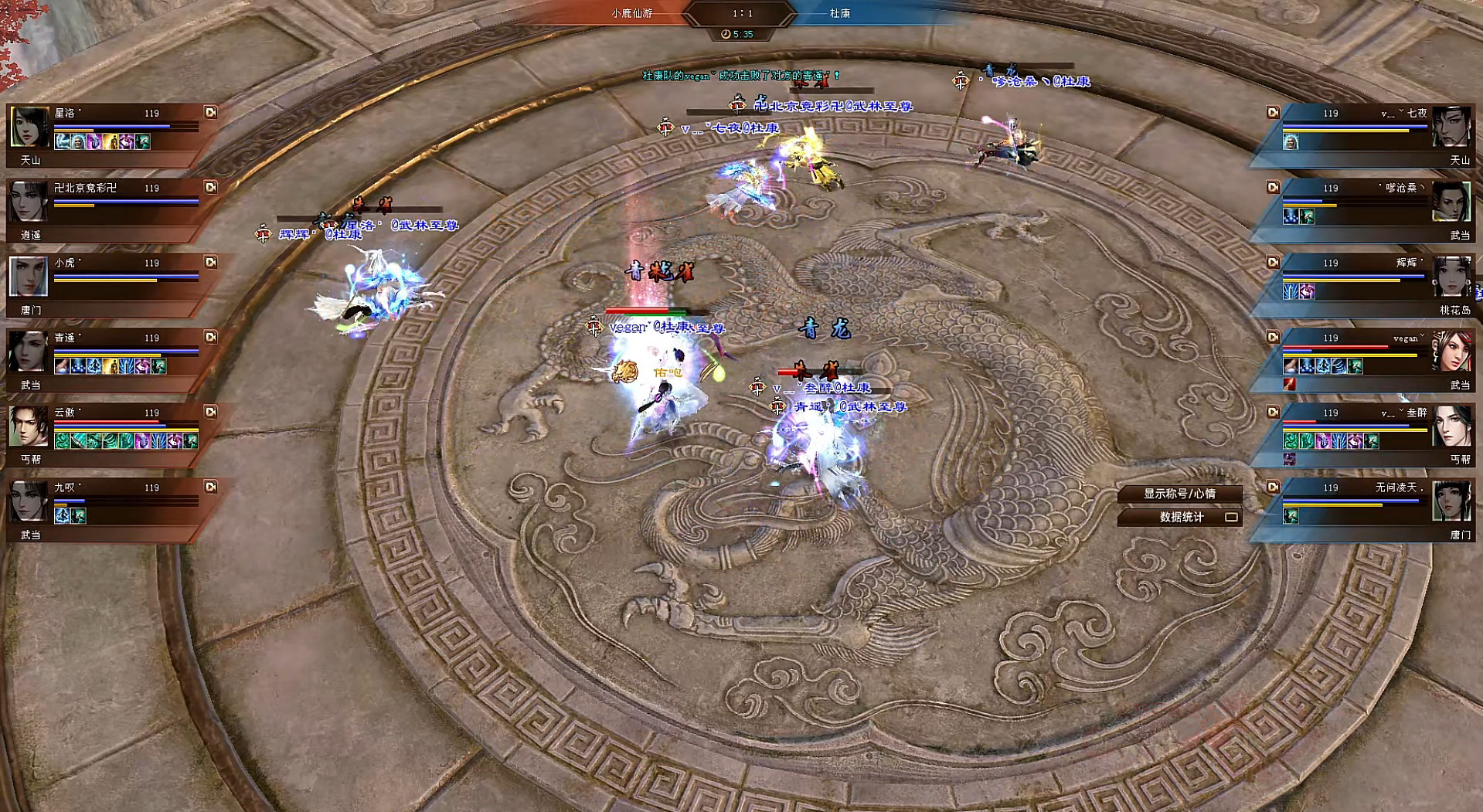Click the camera icon beside 哆沧桑

1273,187
